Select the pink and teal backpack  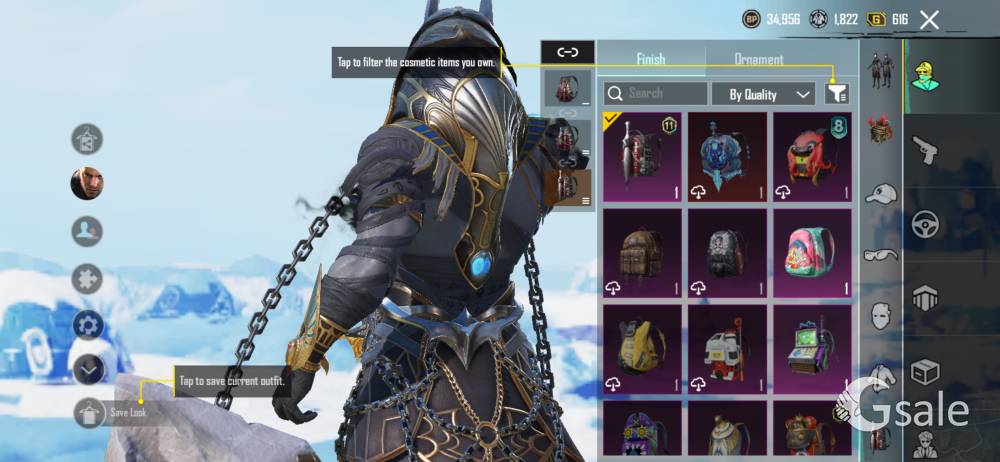tap(811, 253)
